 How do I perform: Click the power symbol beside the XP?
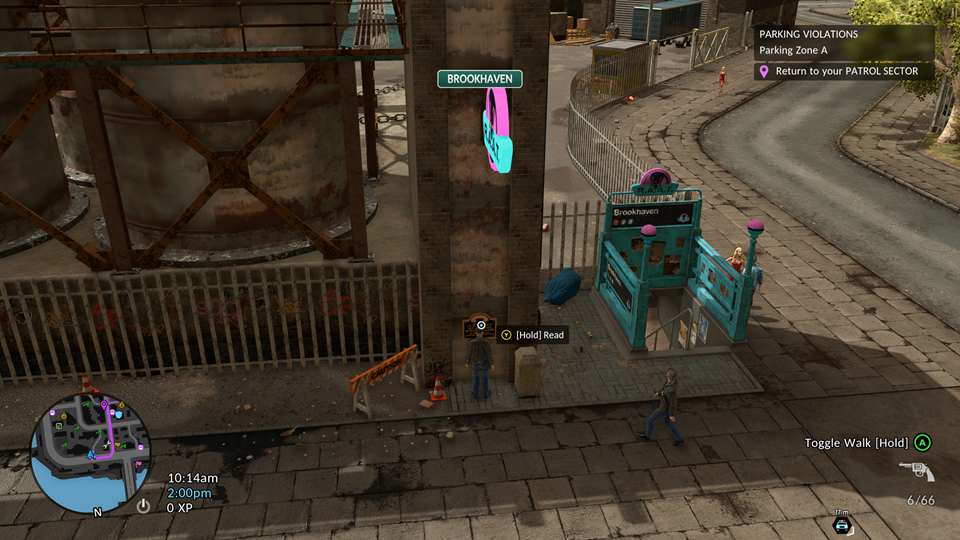pos(143,506)
